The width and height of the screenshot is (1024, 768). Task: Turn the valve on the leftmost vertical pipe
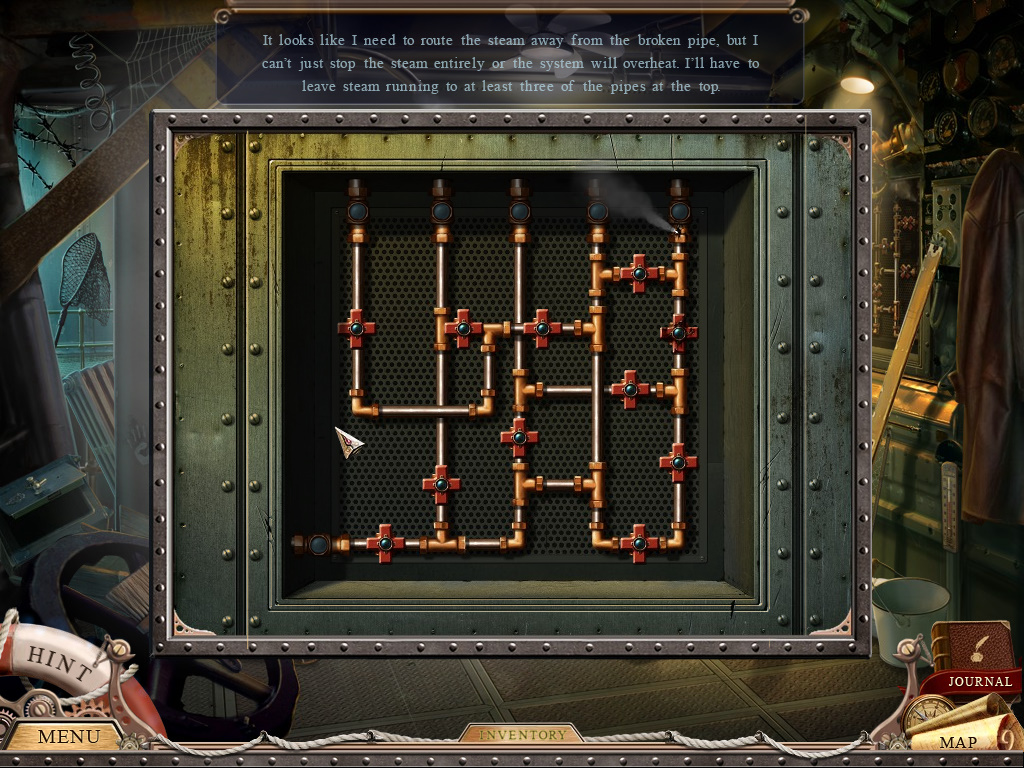click(x=356, y=328)
